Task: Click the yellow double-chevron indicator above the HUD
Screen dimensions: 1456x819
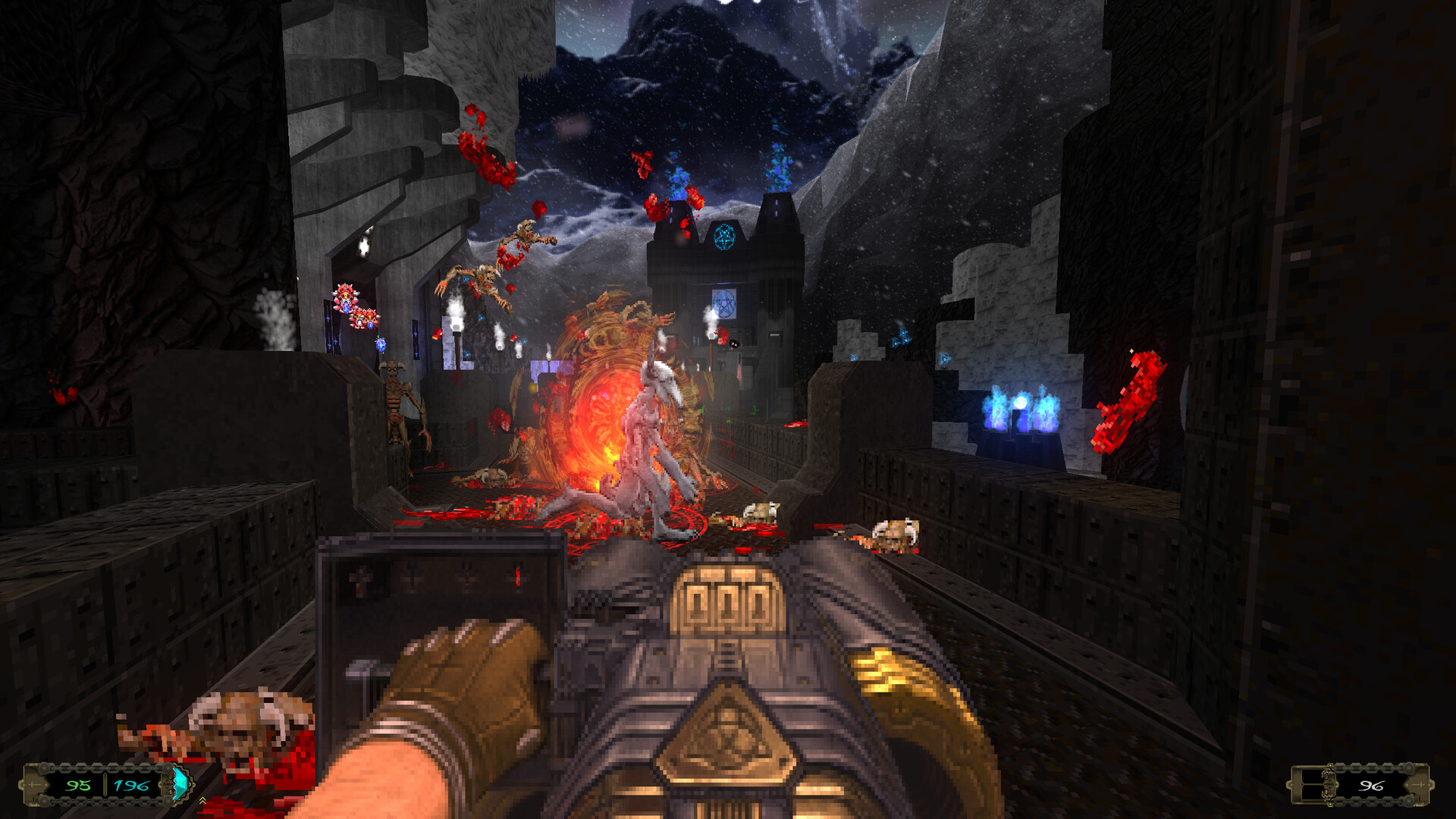Action: 202,801
